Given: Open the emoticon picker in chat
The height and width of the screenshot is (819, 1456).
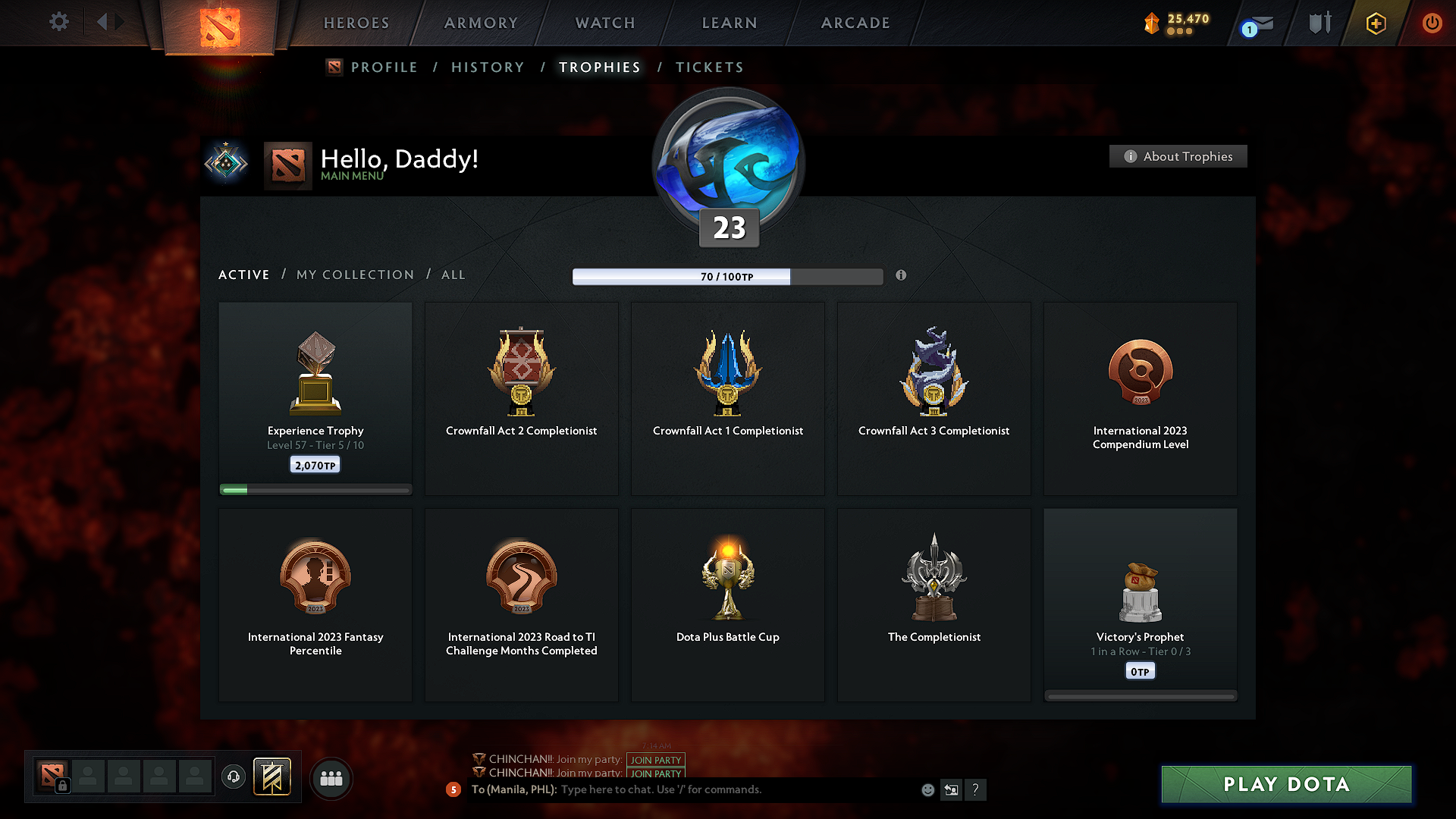Looking at the screenshot, I should [928, 789].
